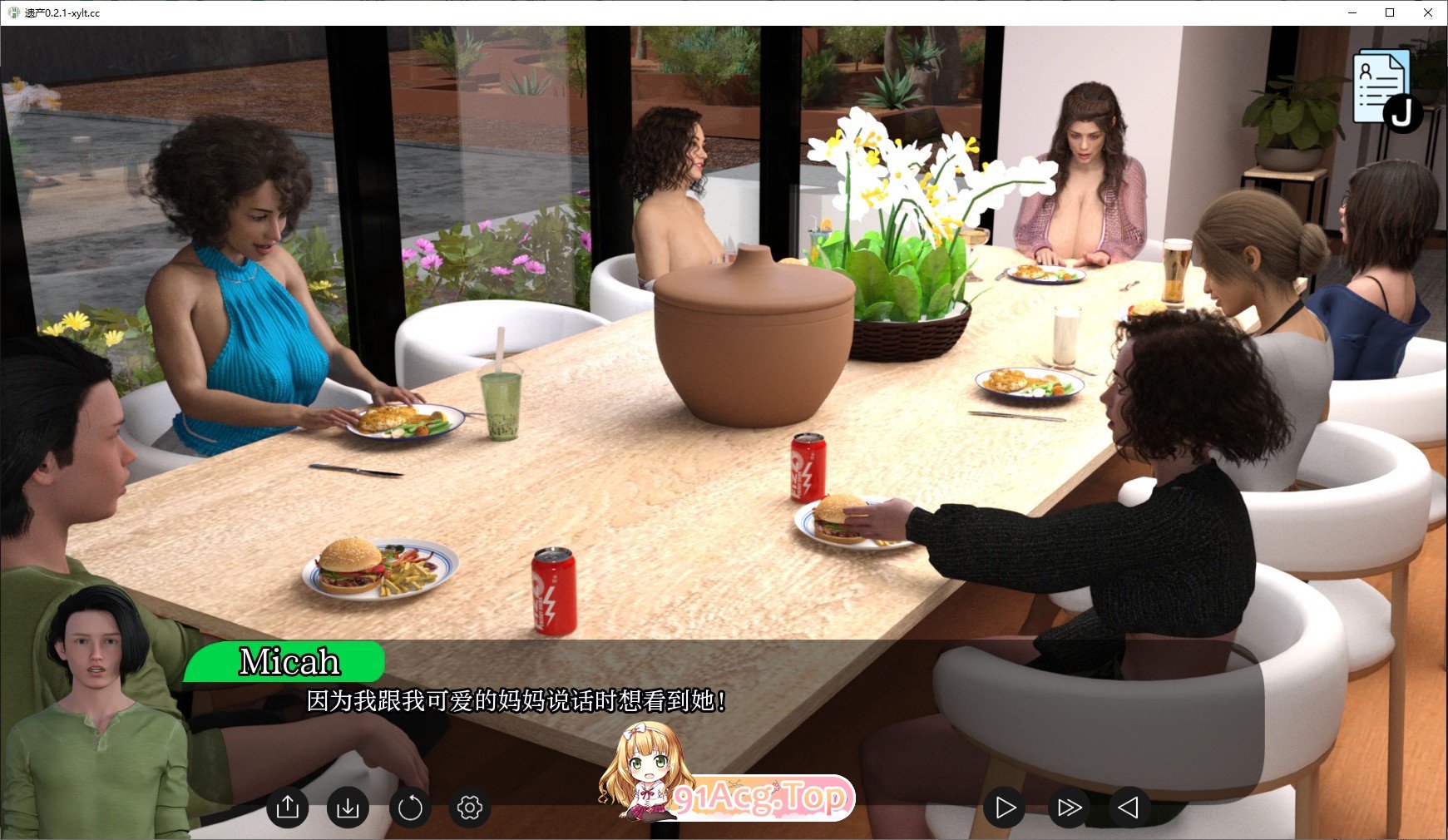
Task: Click the play button to advance dialogue
Action: [1005, 807]
